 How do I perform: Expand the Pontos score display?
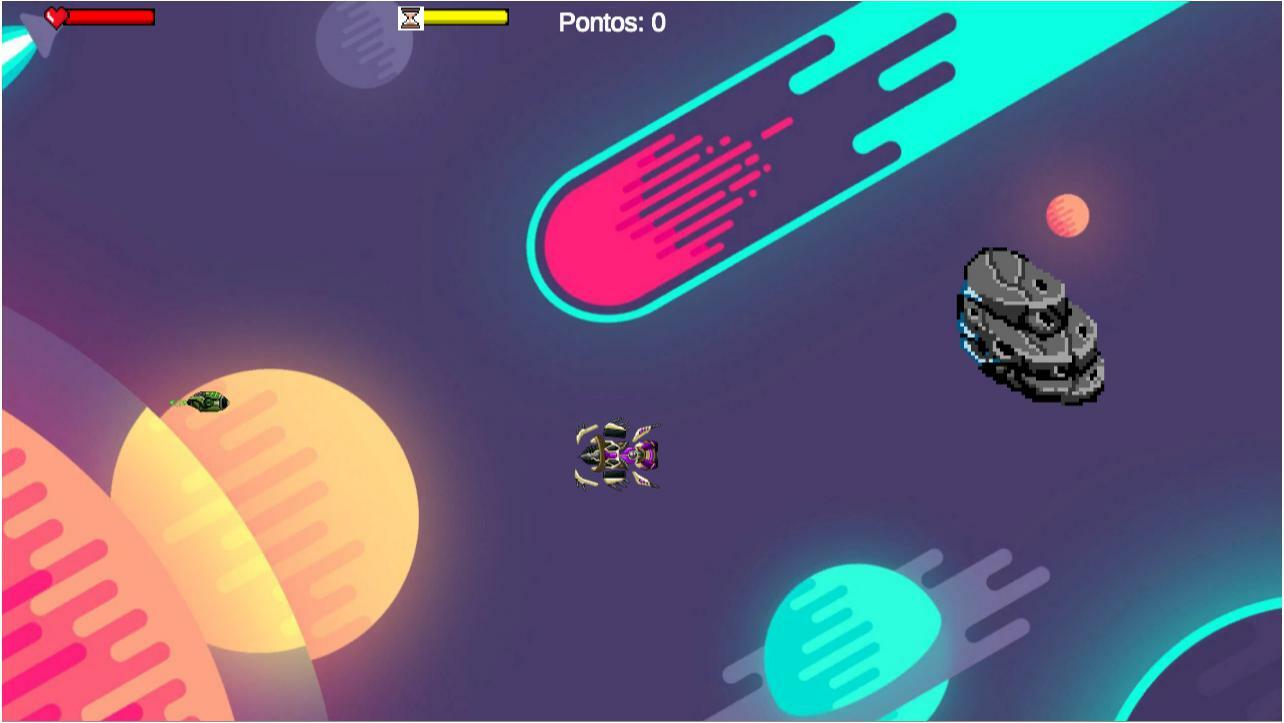611,22
